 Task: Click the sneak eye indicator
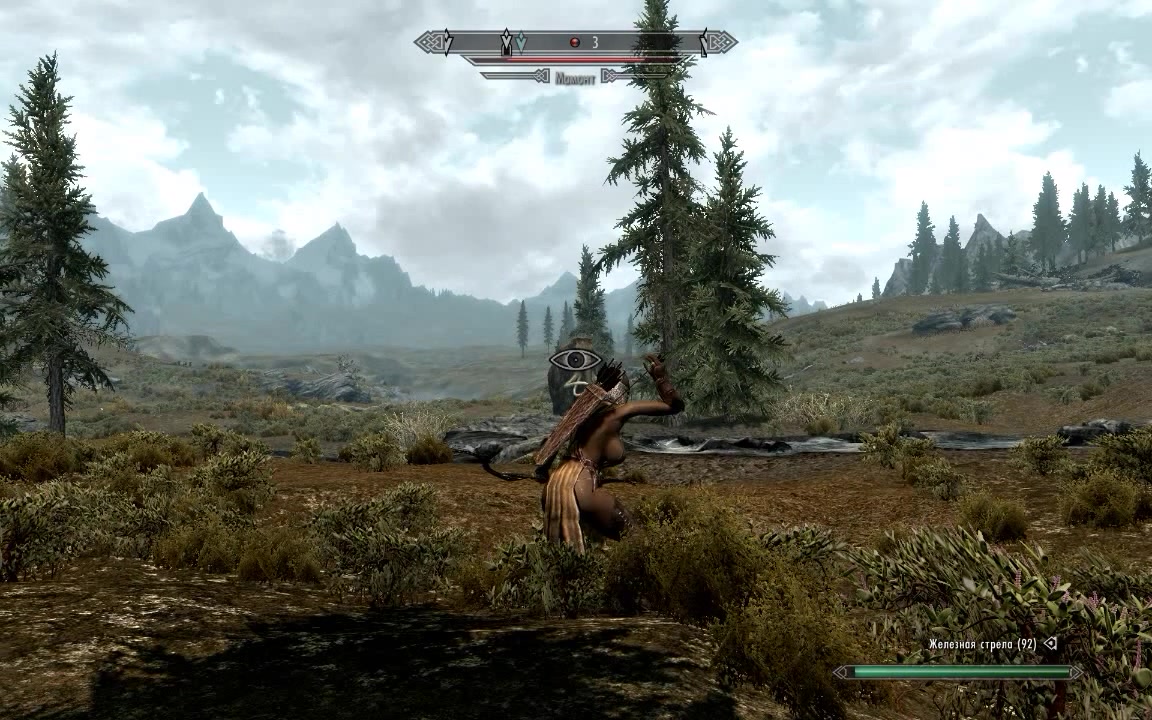click(x=575, y=360)
